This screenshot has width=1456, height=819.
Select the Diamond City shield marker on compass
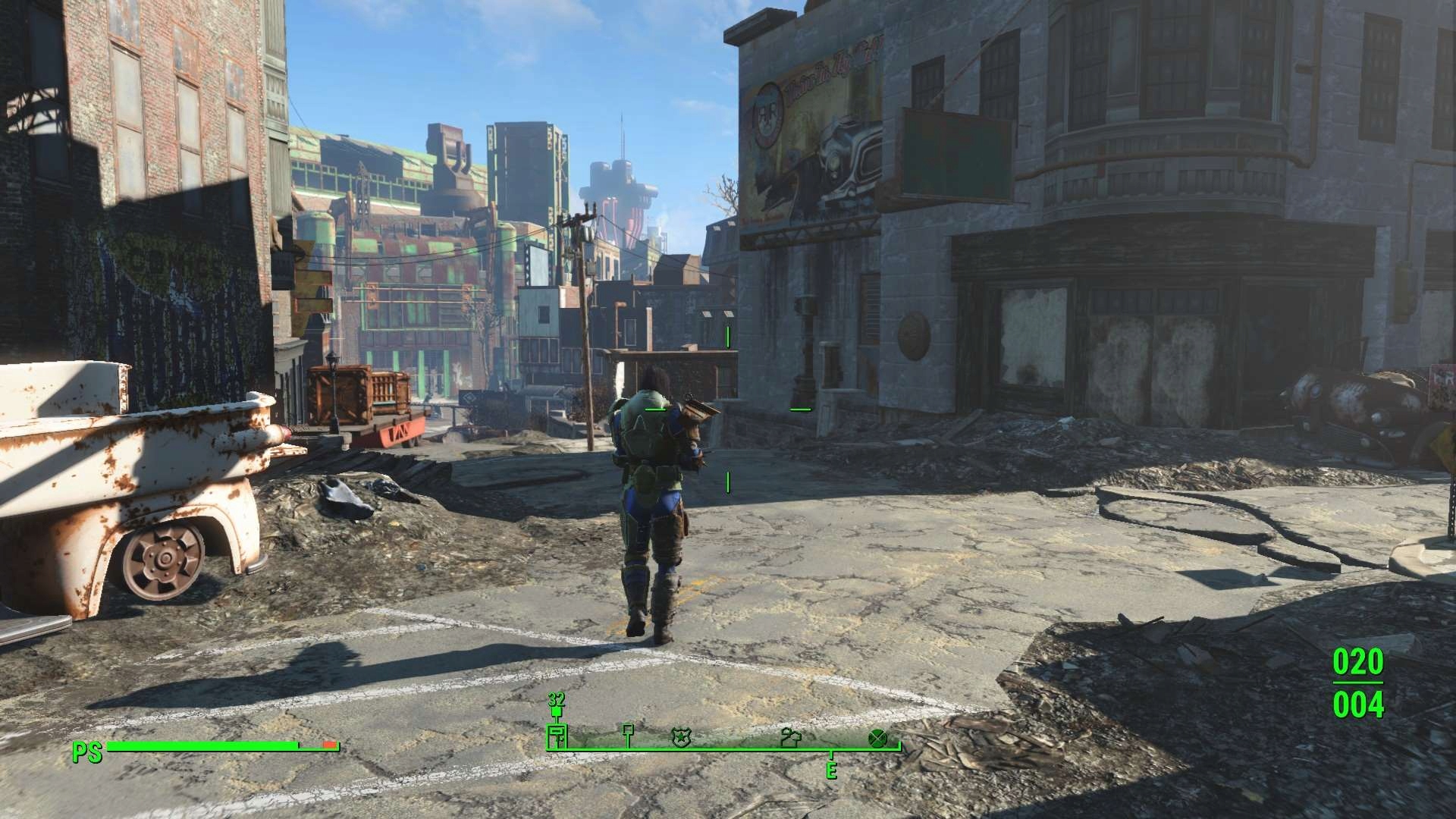[x=681, y=737]
